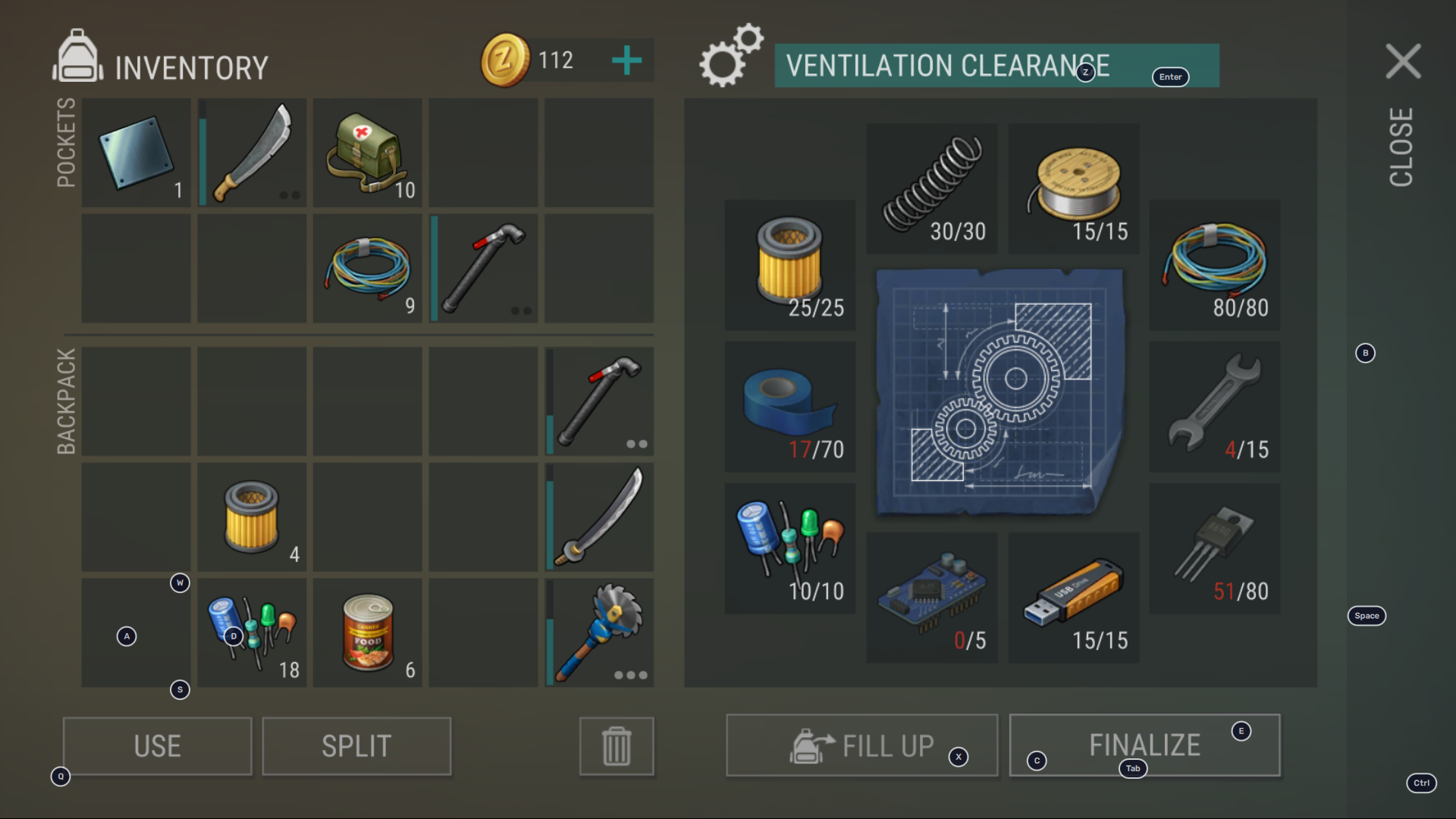Select the first aid kit slot
The height and width of the screenshot is (819, 1456).
pyautogui.click(x=368, y=152)
